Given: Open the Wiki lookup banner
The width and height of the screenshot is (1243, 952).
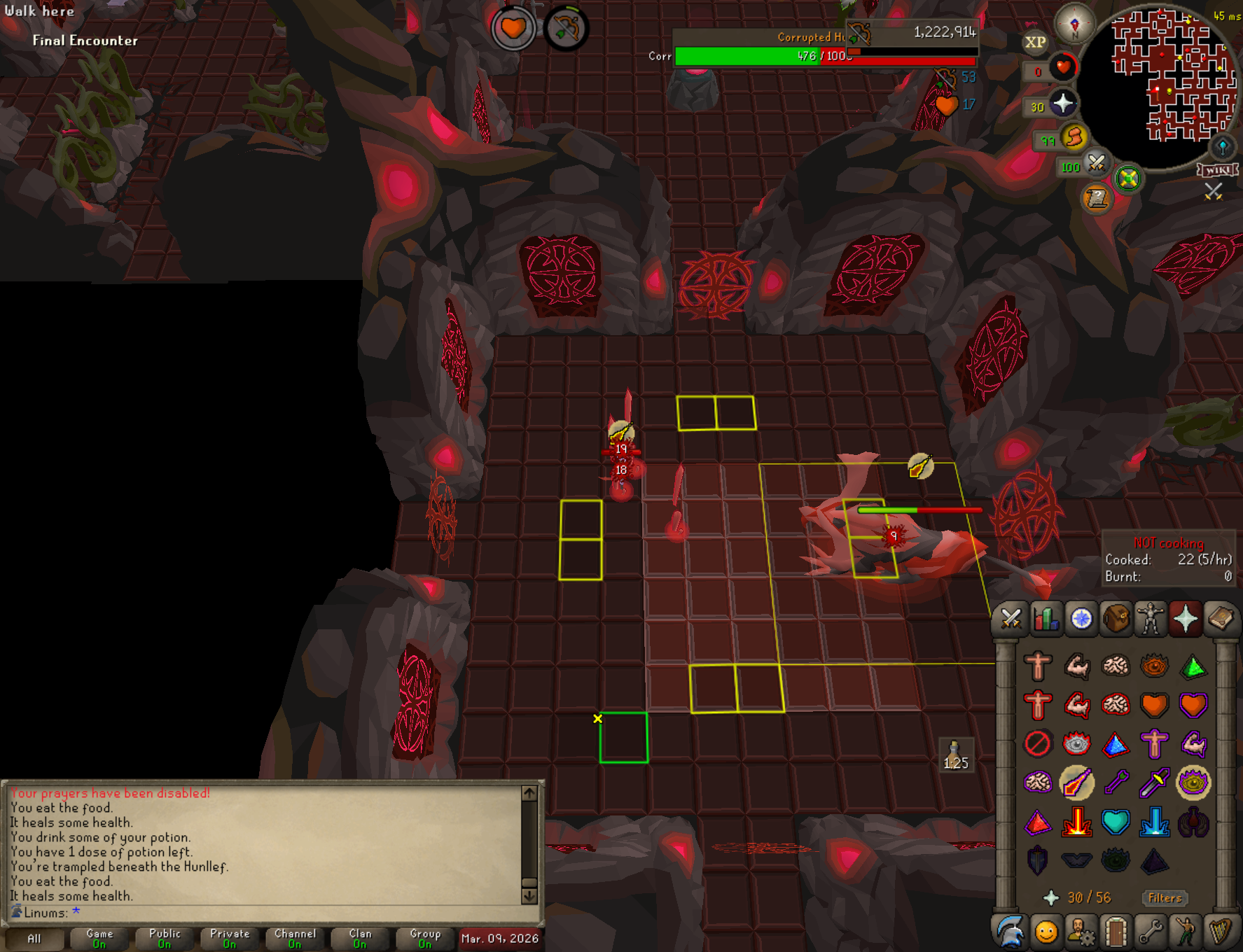Looking at the screenshot, I should point(1218,170).
